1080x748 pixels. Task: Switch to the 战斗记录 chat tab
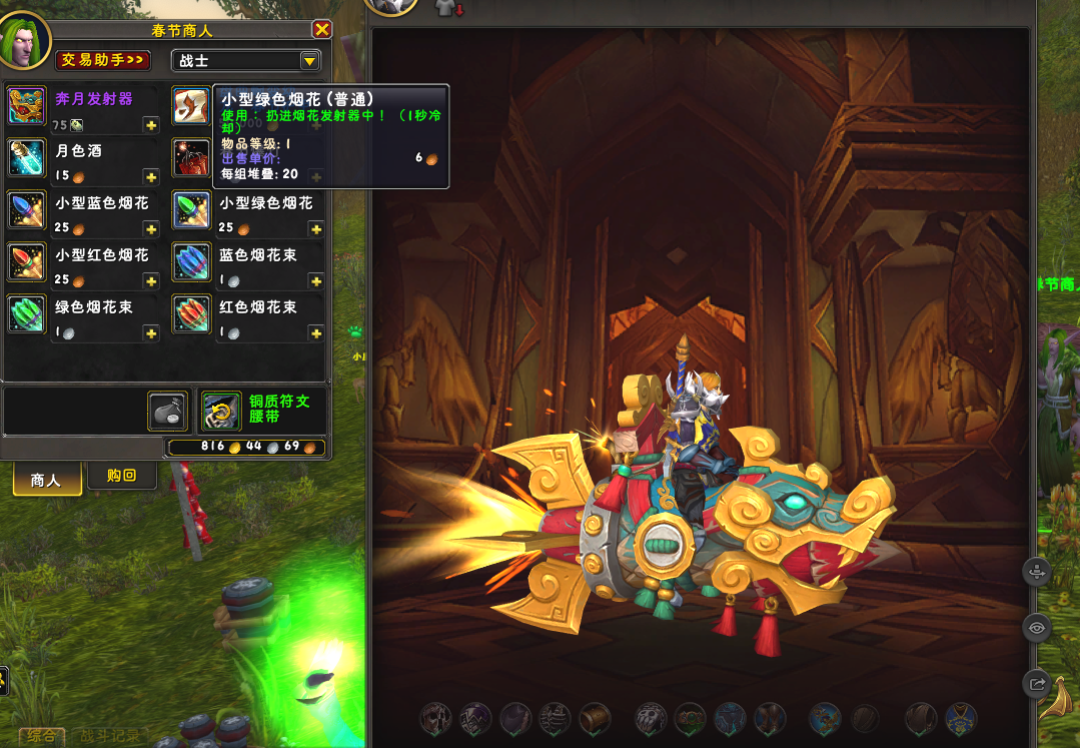coord(110,737)
